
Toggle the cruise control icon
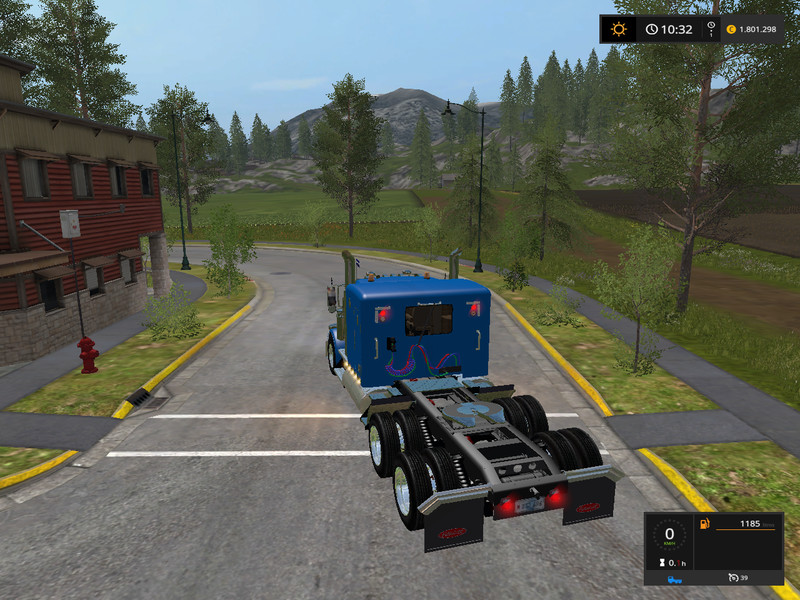pyautogui.click(x=733, y=578)
